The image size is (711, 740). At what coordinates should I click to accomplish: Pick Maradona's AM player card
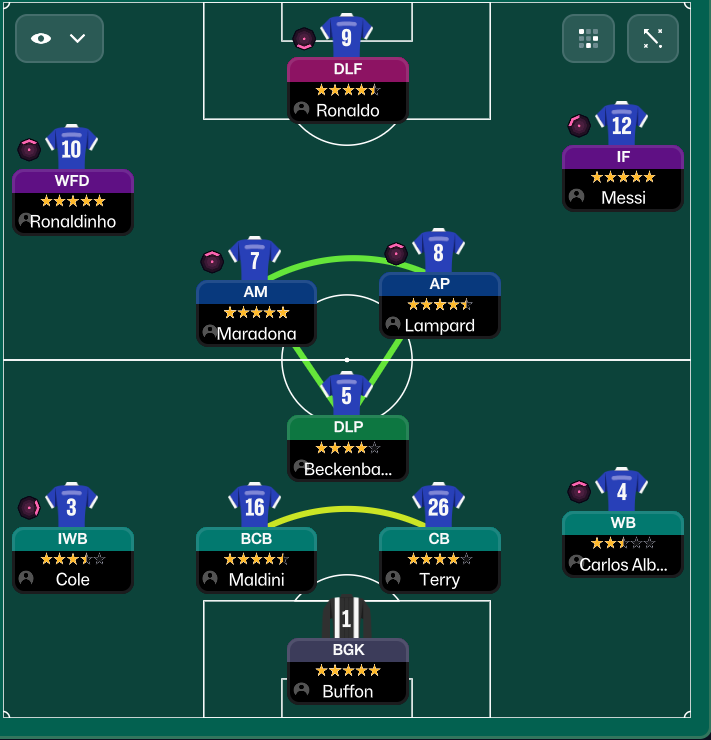click(x=256, y=313)
